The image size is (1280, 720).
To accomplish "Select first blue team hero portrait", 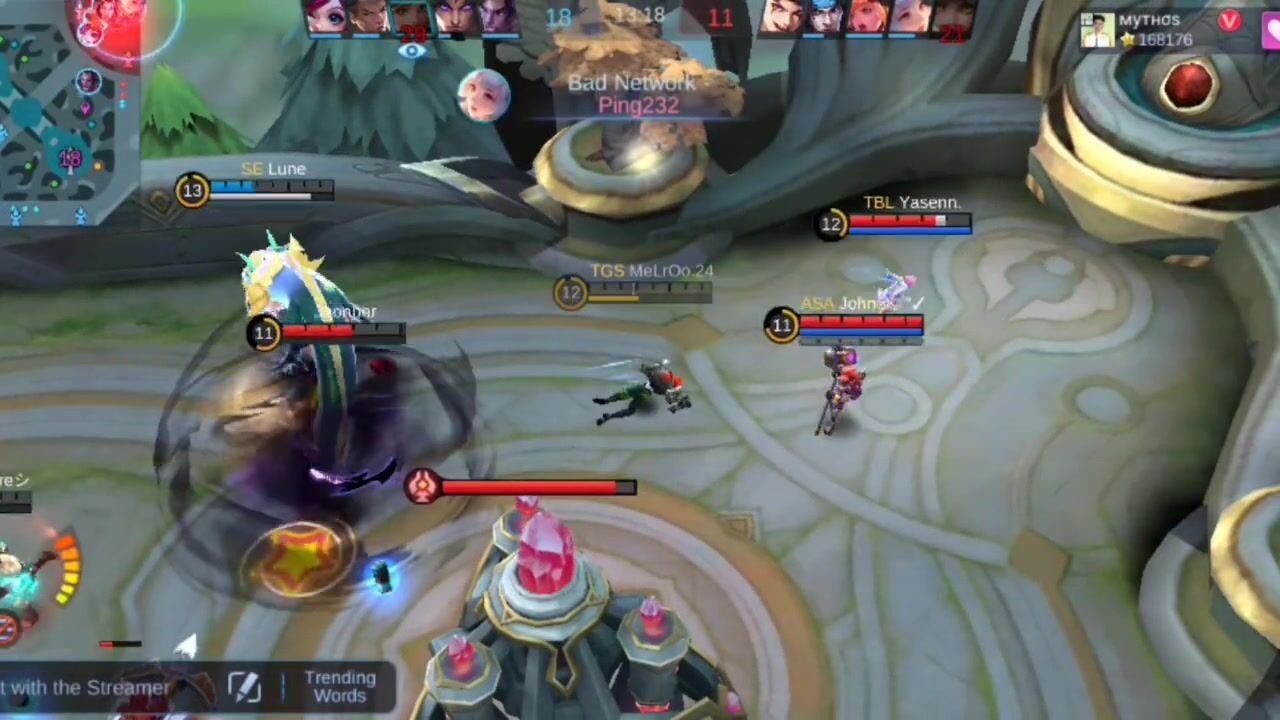I will click(x=327, y=17).
